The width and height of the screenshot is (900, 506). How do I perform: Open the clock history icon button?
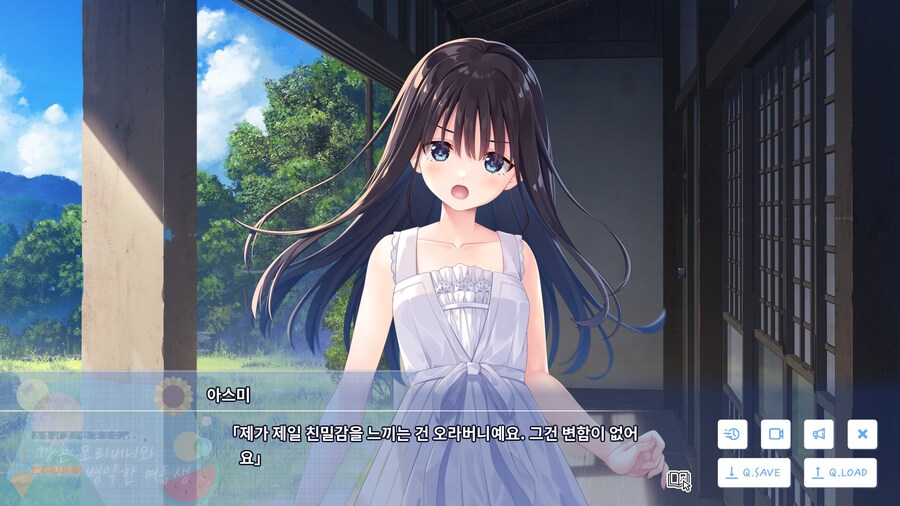(x=732, y=434)
